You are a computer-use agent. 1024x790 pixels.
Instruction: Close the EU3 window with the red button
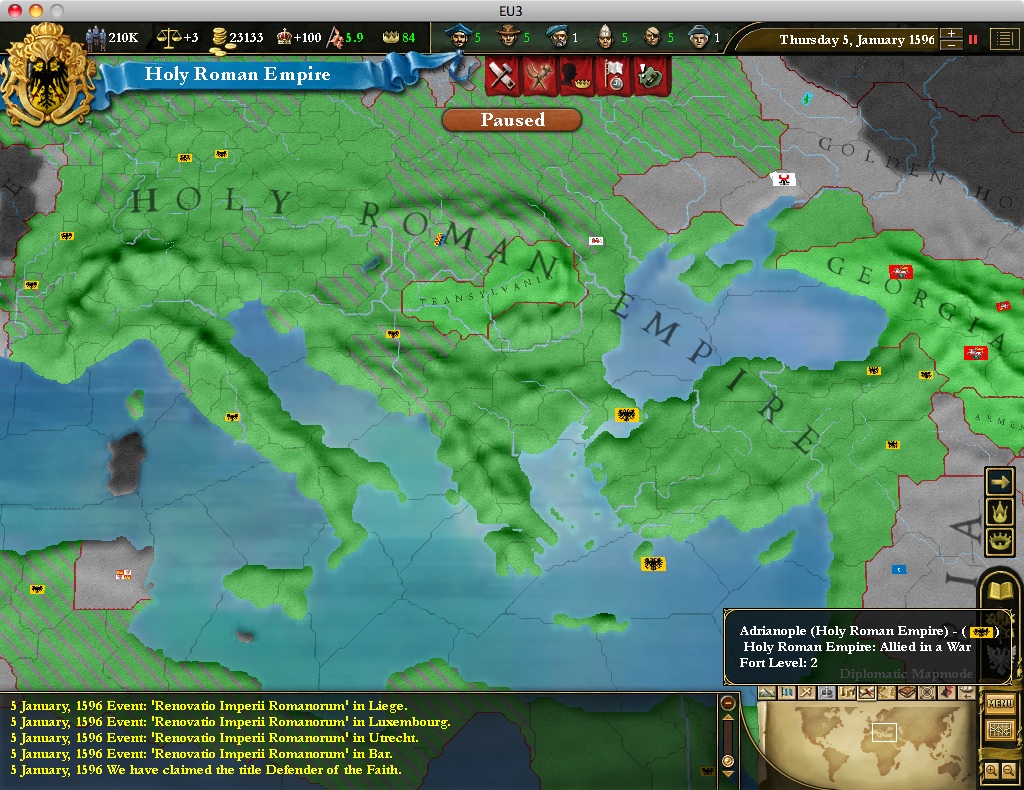13,10
